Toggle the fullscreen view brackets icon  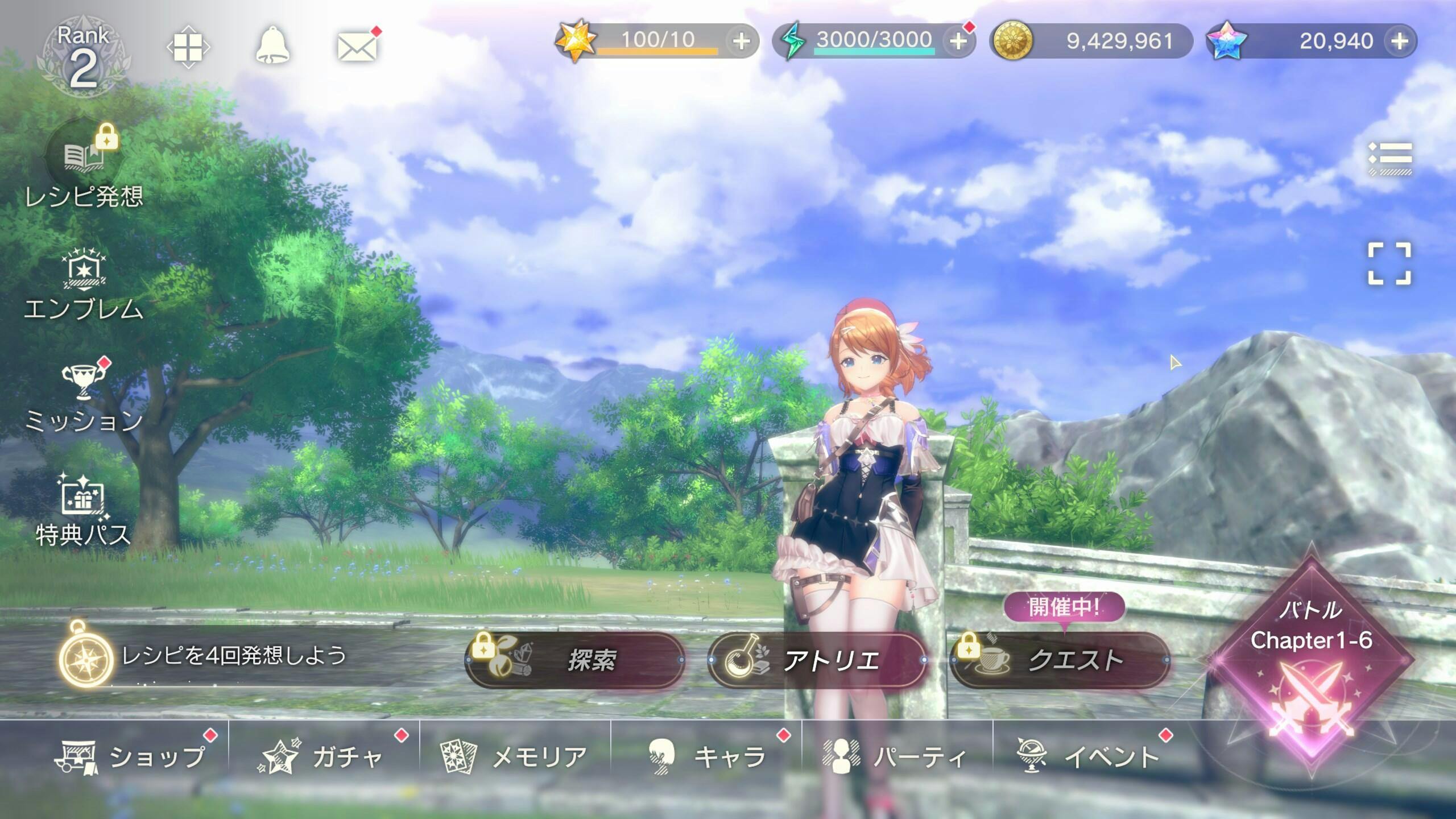(x=1389, y=263)
